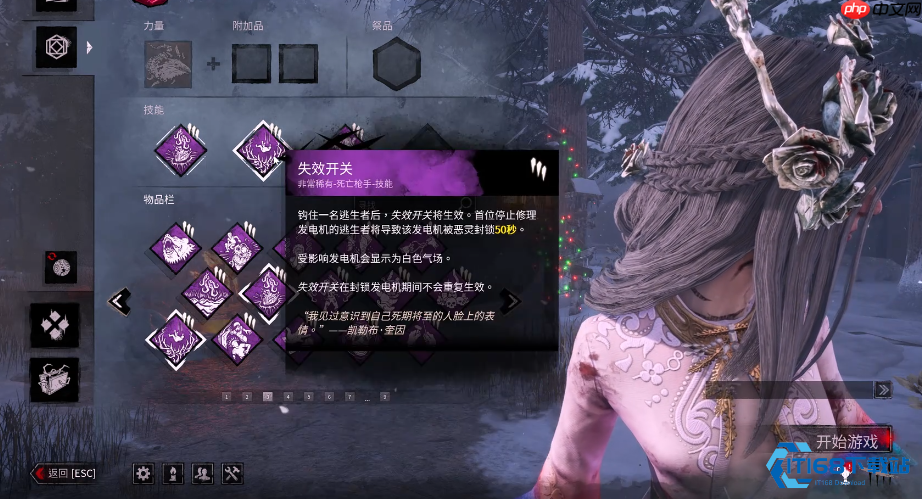Select the first equipped perk under 技能
The image size is (922, 499).
[181, 150]
